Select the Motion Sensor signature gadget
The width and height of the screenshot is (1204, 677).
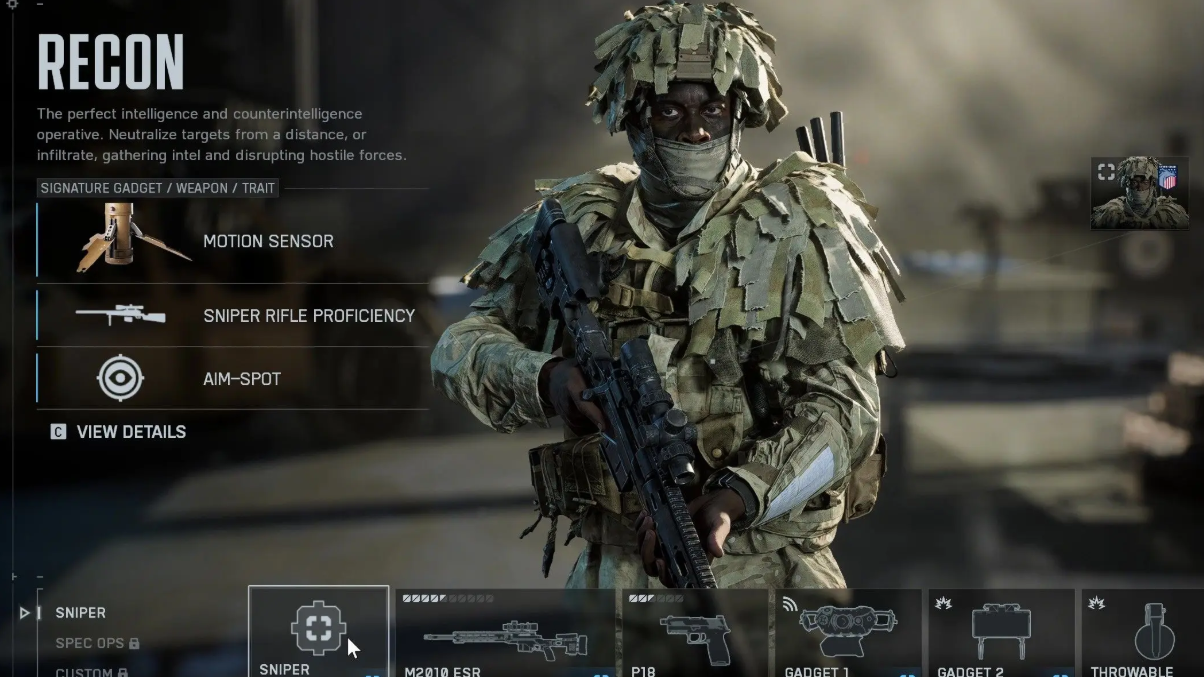pyautogui.click(x=232, y=241)
